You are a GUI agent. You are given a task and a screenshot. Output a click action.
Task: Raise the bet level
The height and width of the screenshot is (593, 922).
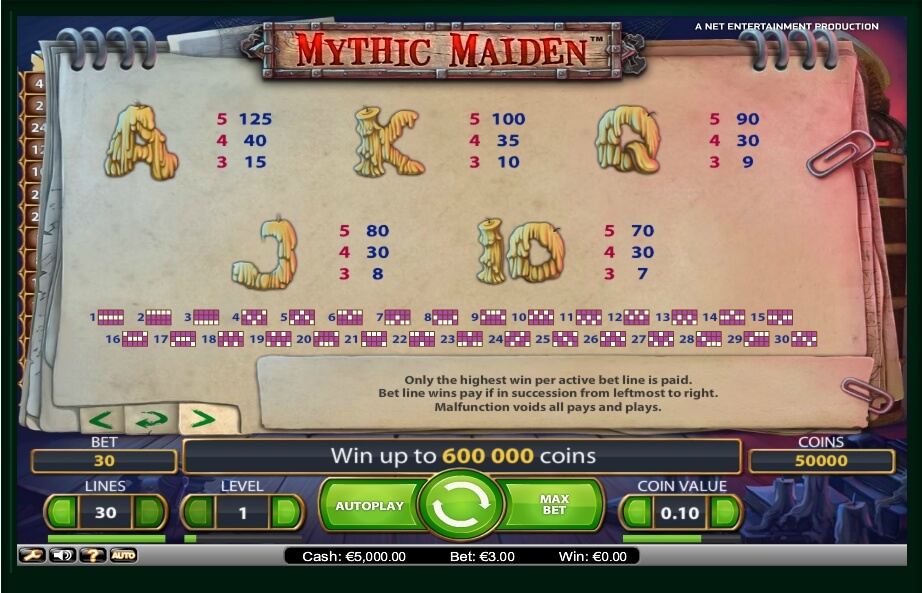pos(286,513)
